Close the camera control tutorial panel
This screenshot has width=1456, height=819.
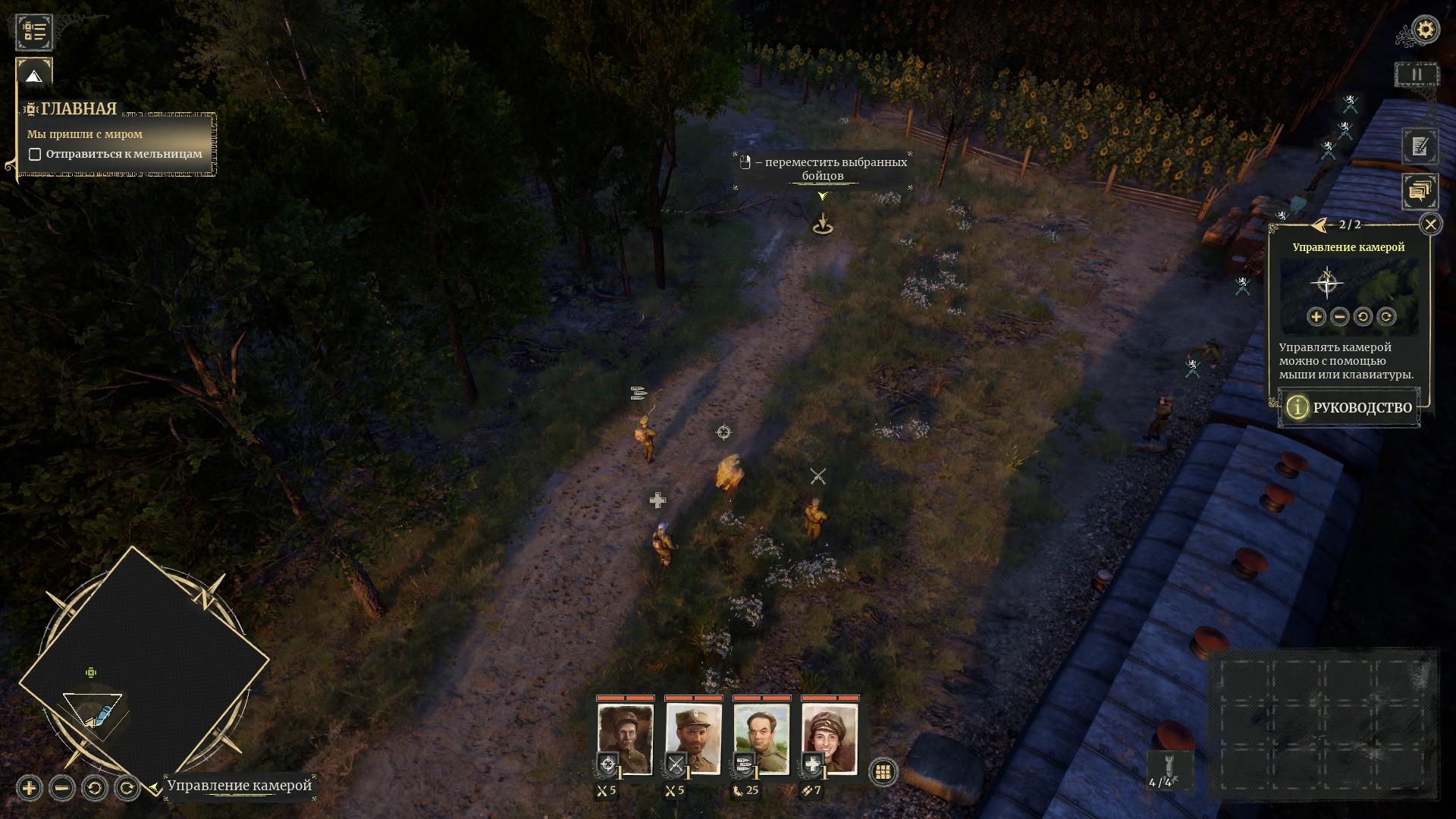[1430, 224]
